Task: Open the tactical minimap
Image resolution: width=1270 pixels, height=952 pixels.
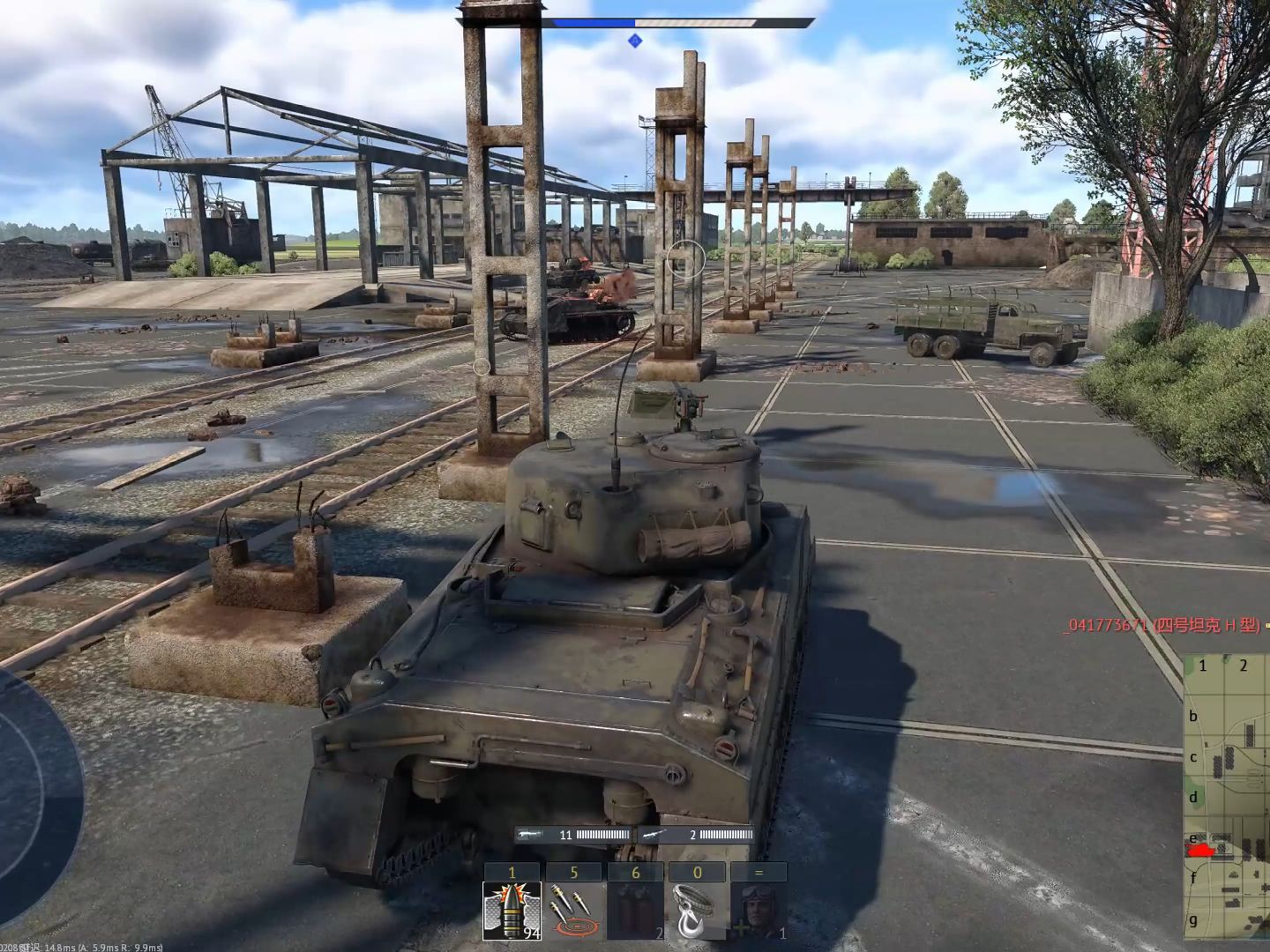Action: coord(1226,800)
